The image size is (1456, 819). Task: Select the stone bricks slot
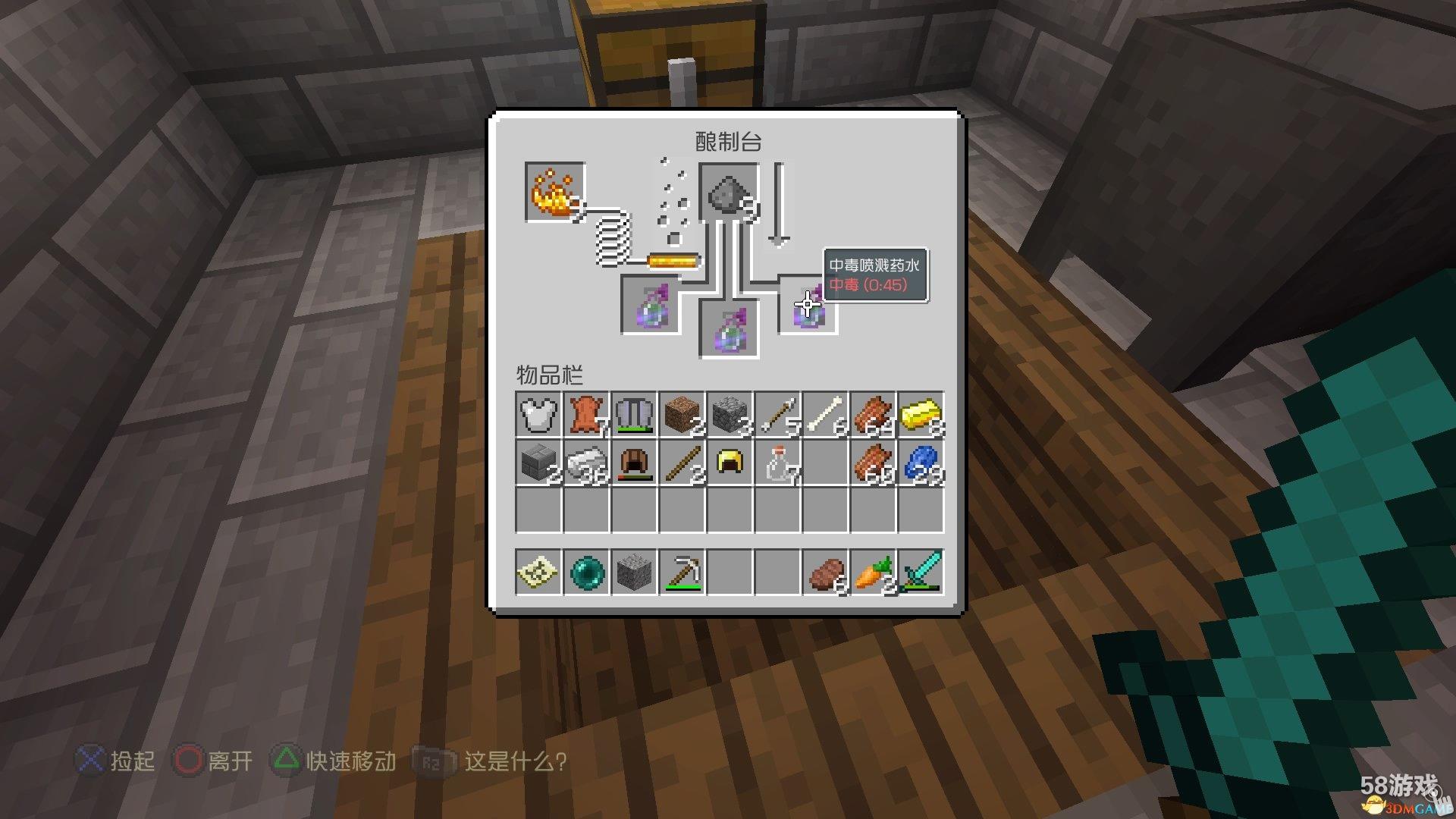[x=538, y=463]
